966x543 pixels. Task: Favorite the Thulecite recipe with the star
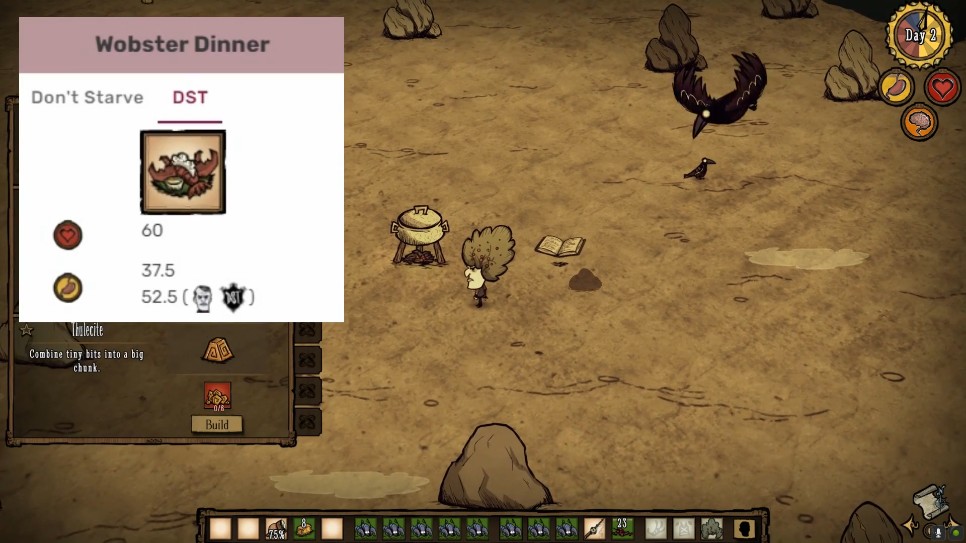pos(27,330)
